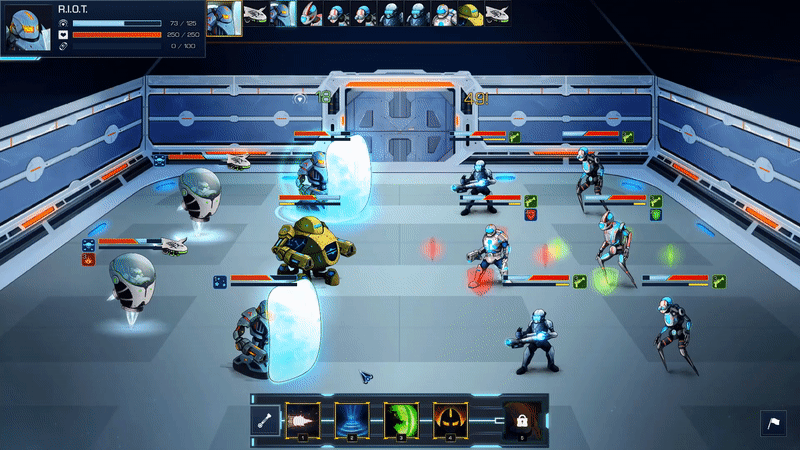This screenshot has height=450, width=800.
Task: Select the wrench basic attack slot
Action: (268, 421)
